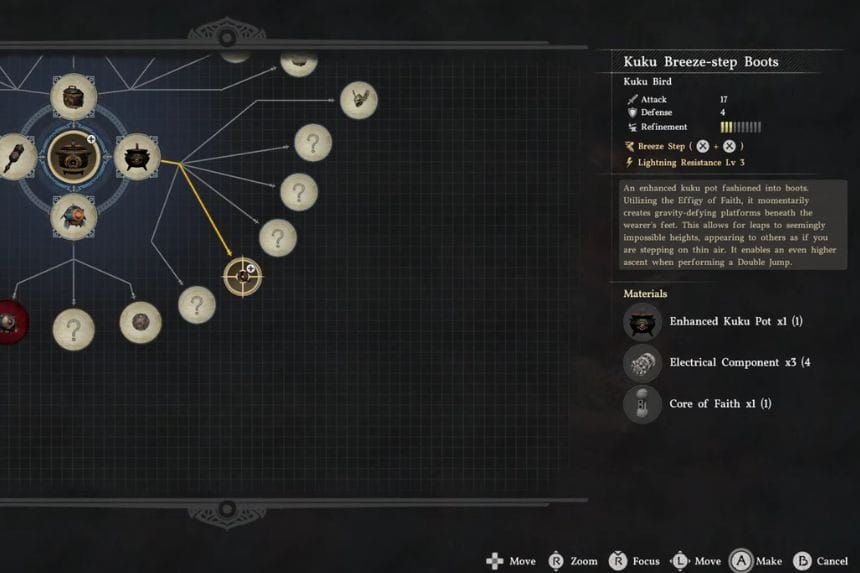The height and width of the screenshot is (573, 860).
Task: Select the round stone node beside the question mark
Action: point(140,322)
